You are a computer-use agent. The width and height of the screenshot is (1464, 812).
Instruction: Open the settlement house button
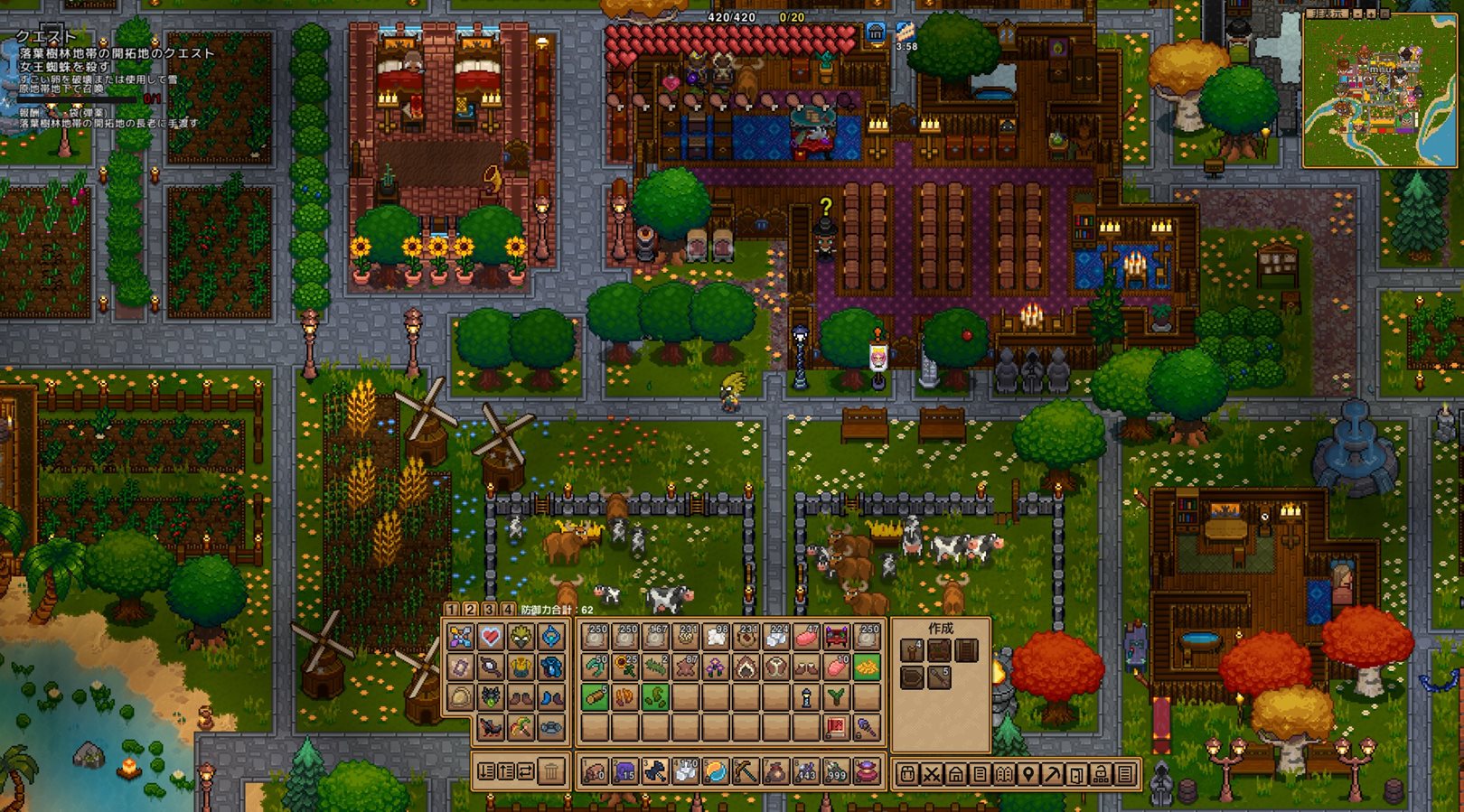click(x=956, y=774)
